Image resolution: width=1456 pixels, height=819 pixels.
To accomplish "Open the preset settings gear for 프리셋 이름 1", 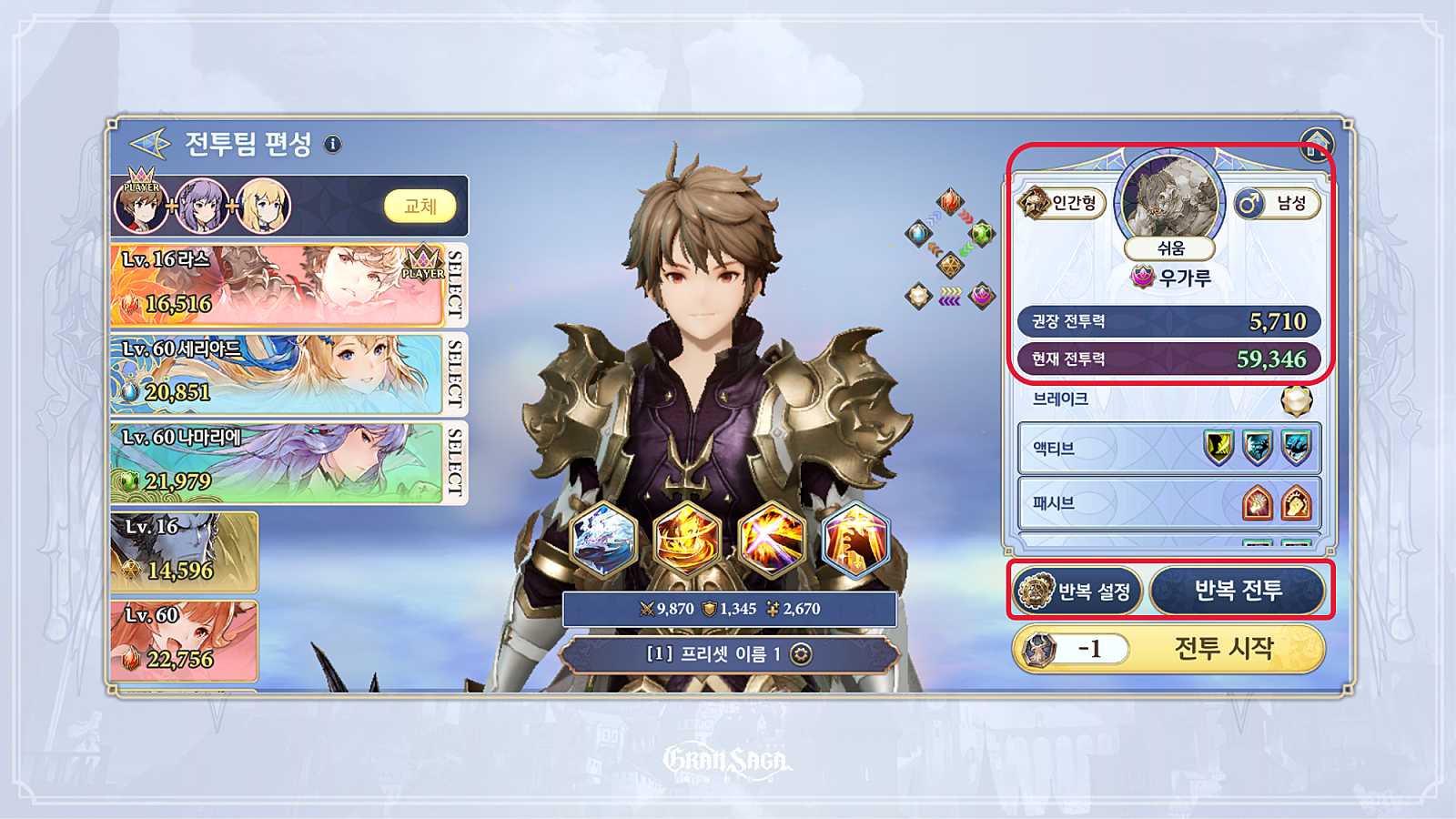I will [x=801, y=653].
